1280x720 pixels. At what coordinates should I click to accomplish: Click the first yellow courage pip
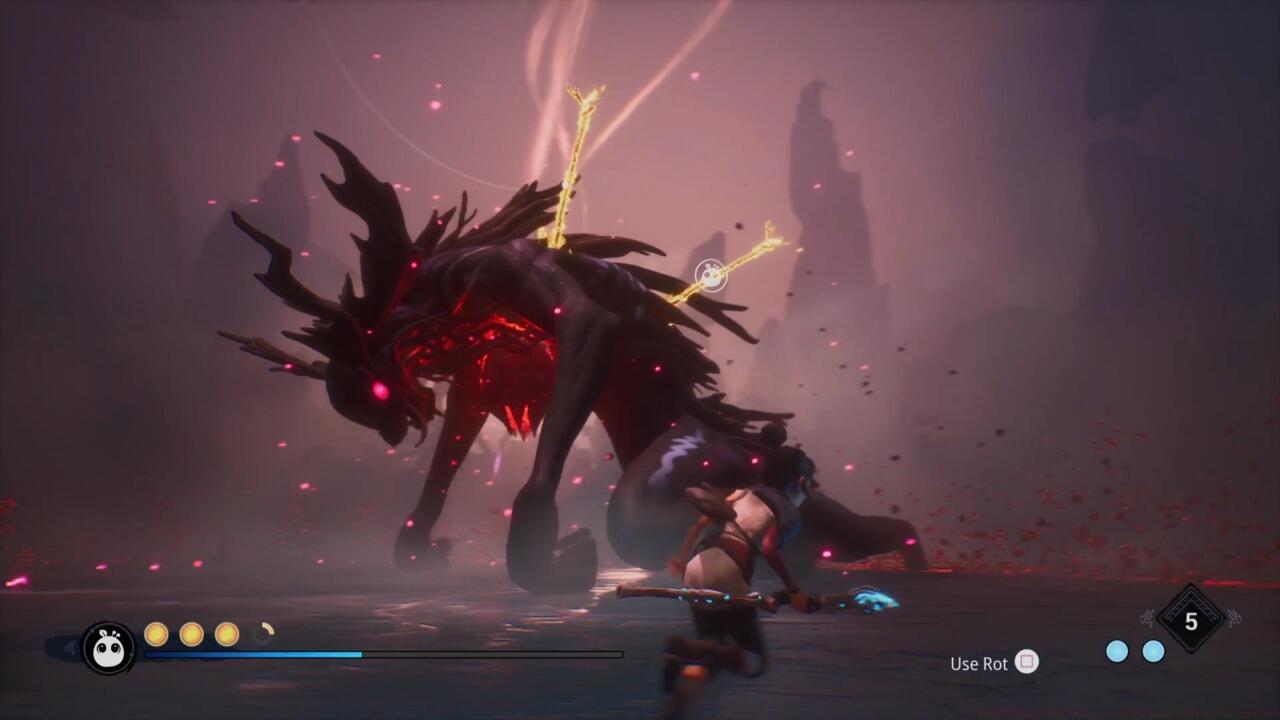[157, 634]
